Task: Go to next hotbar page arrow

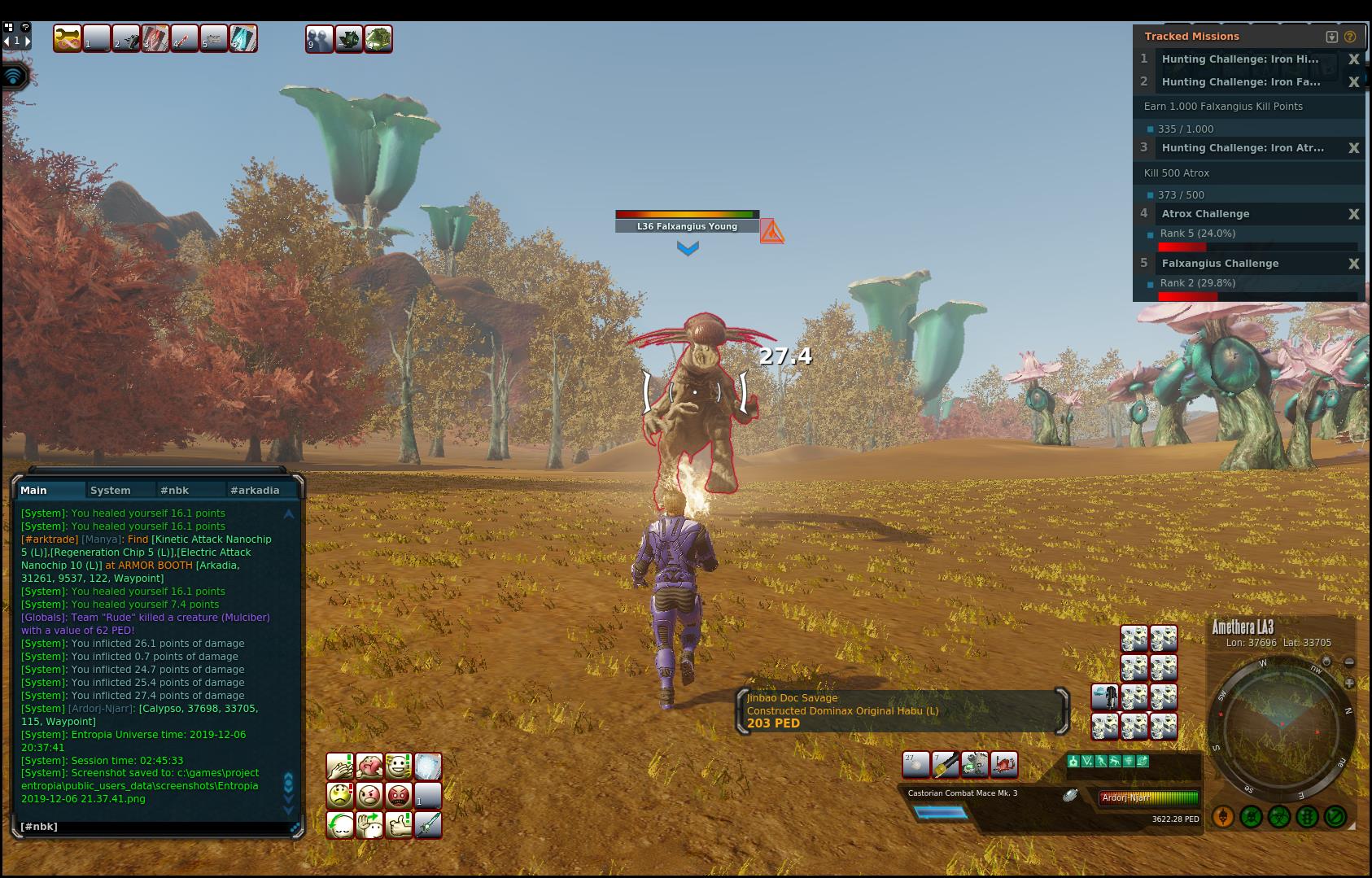Action: [x=27, y=40]
